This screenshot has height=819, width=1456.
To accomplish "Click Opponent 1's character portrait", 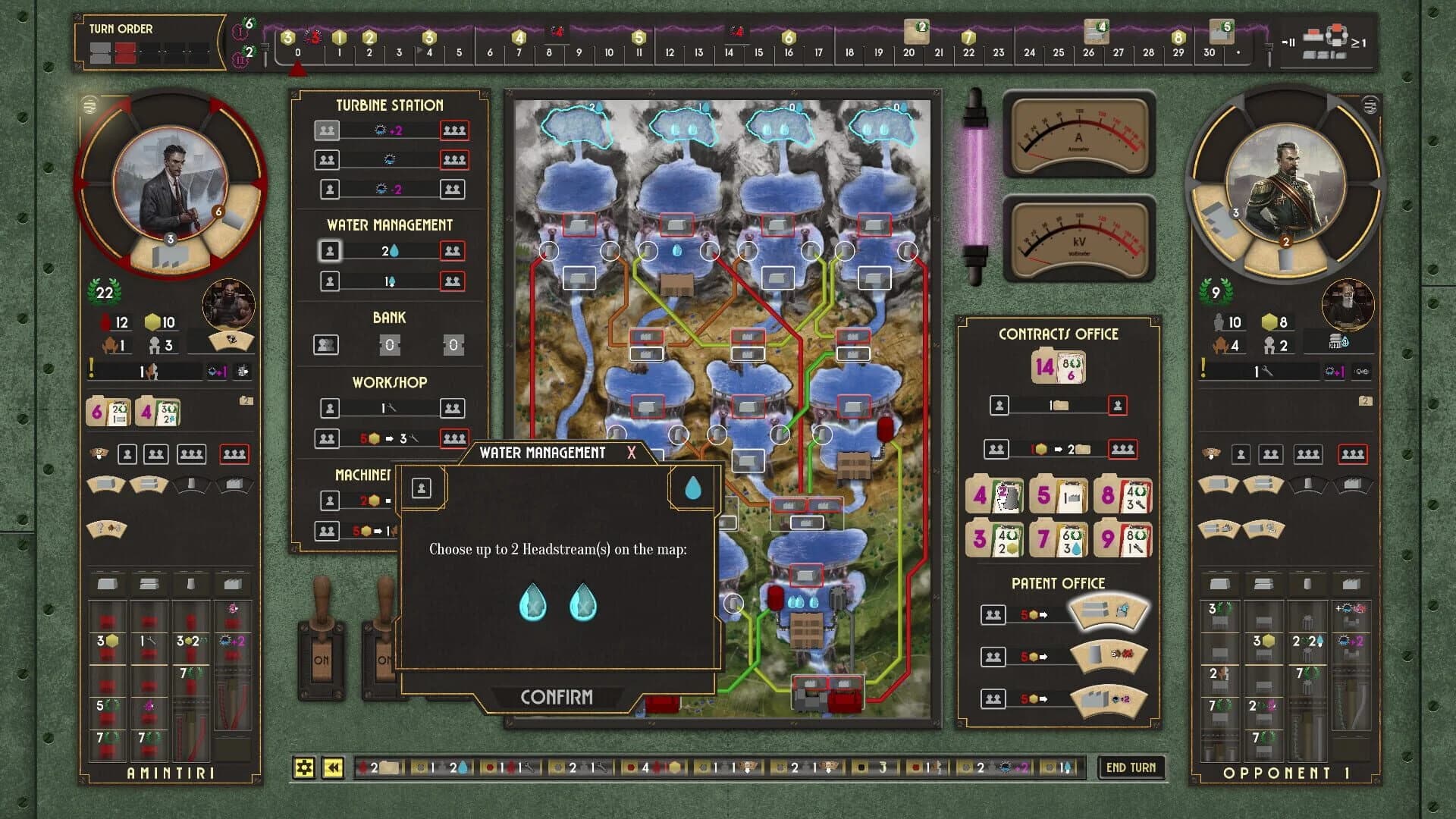I will click(1289, 182).
